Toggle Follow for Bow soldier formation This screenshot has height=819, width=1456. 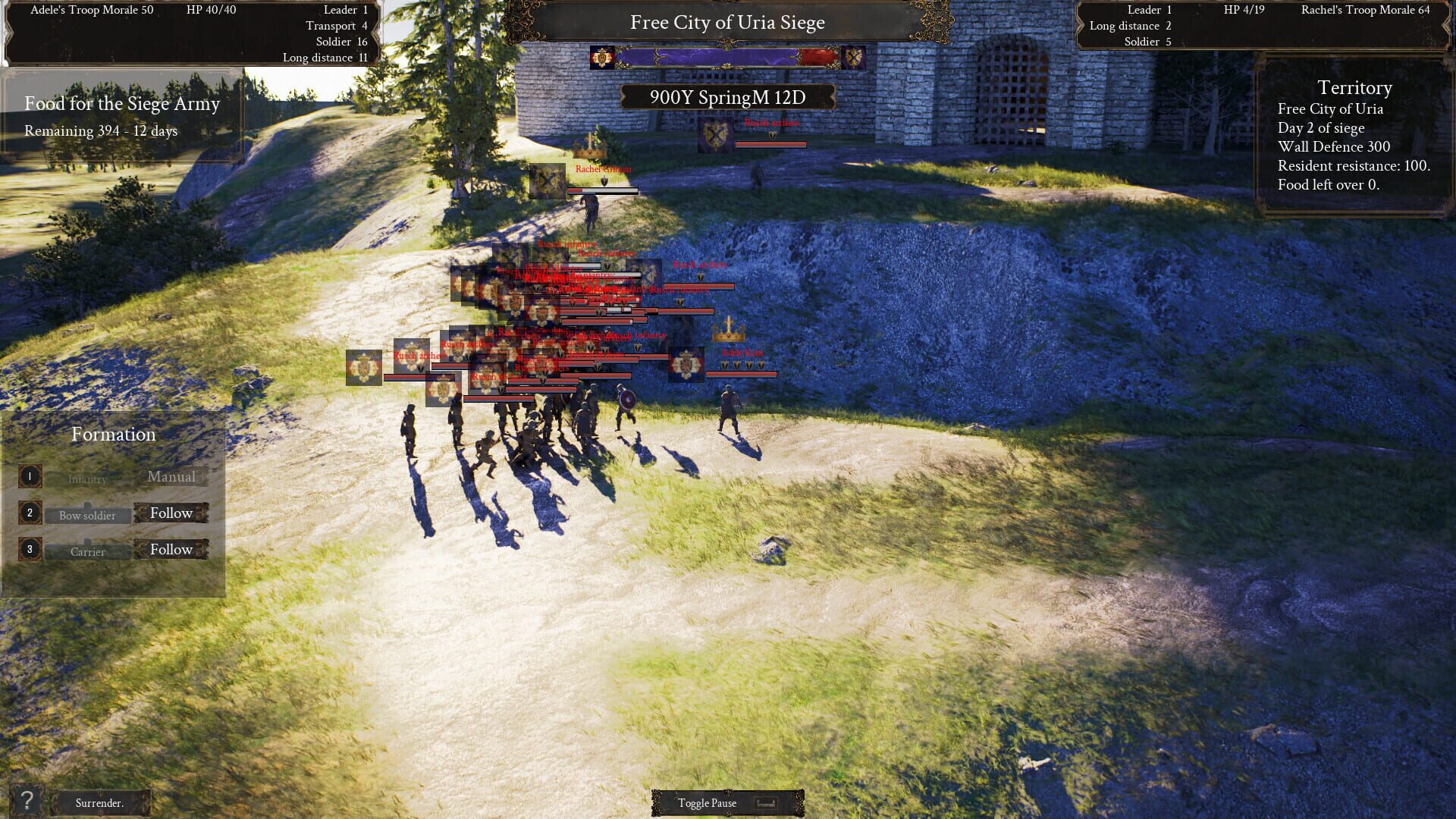point(171,513)
